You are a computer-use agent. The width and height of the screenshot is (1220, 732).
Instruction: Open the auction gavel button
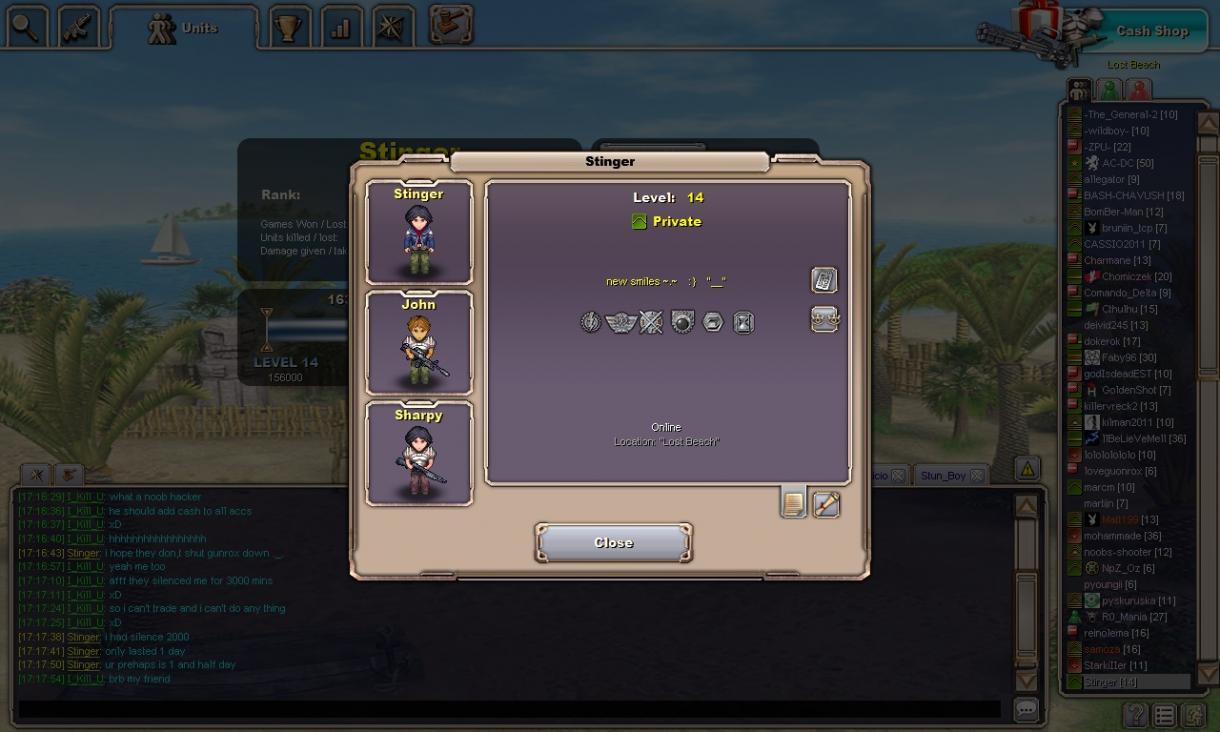(x=451, y=26)
